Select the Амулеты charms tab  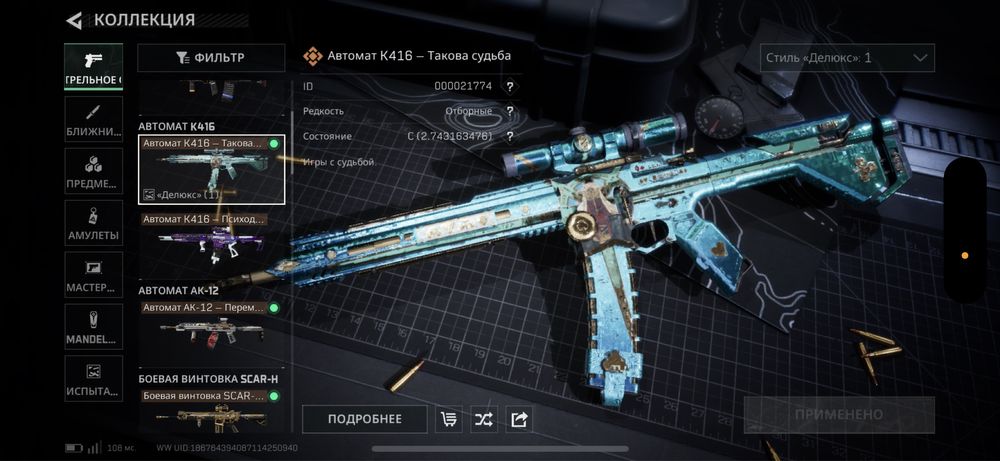94,223
